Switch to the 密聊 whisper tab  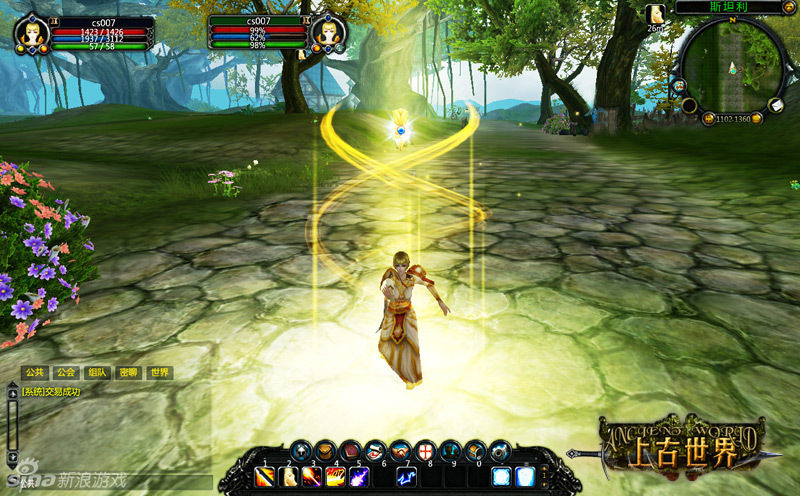point(128,372)
